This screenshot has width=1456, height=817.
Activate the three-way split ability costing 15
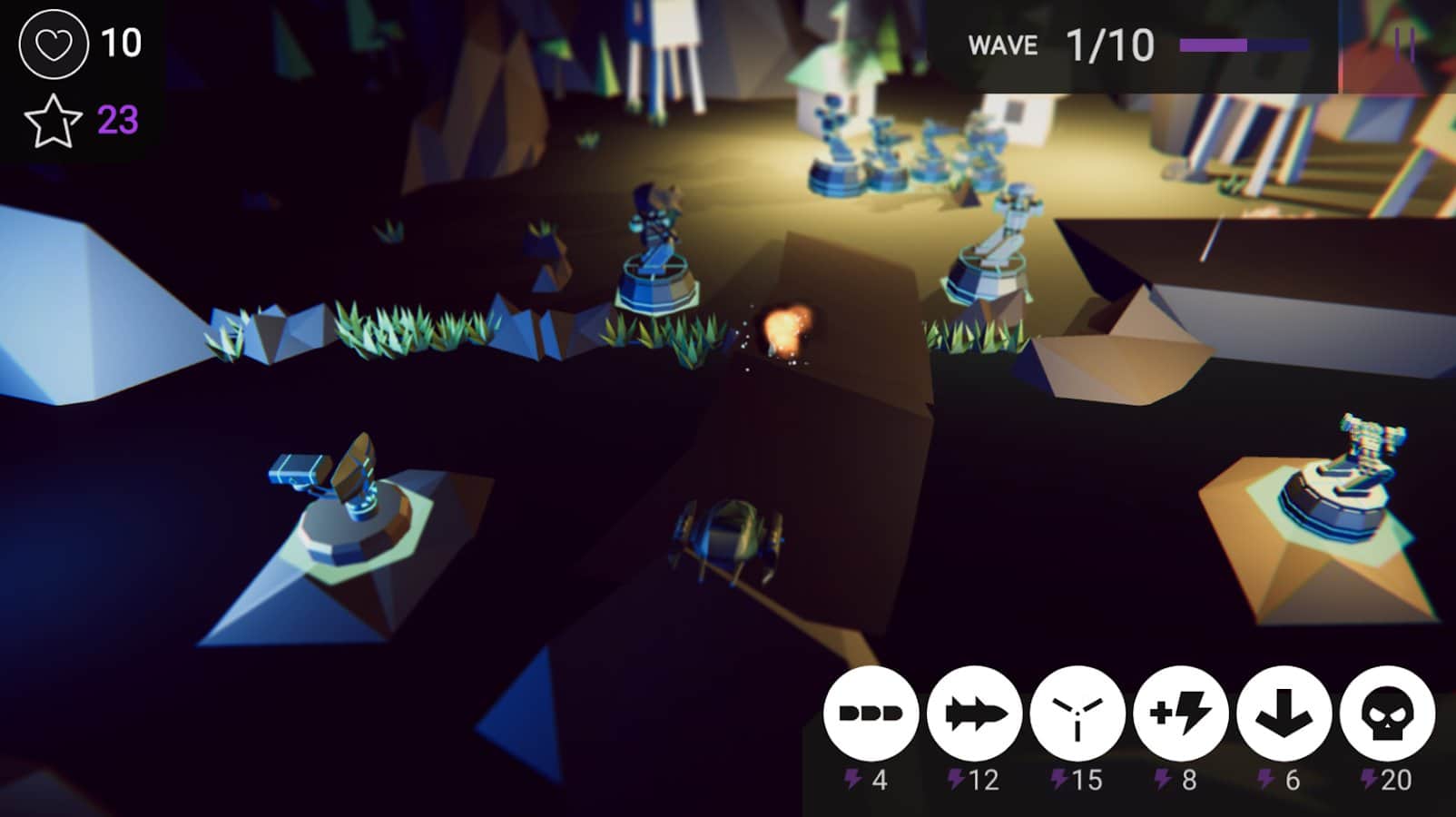coord(1077,714)
